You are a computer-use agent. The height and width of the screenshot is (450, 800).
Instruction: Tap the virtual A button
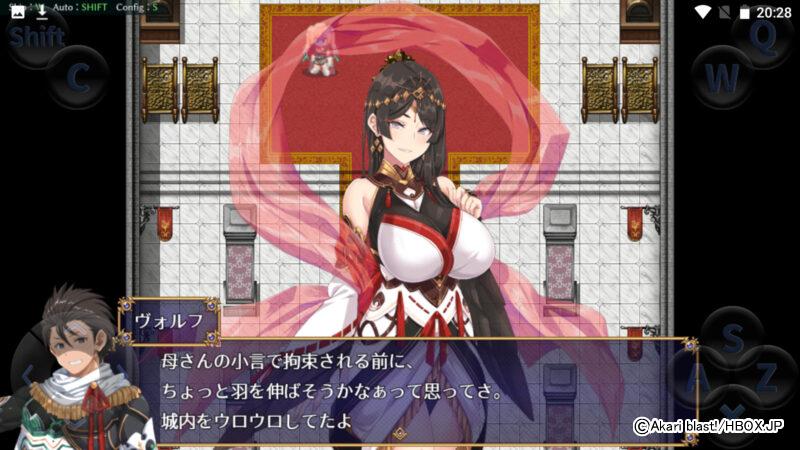click(x=700, y=378)
